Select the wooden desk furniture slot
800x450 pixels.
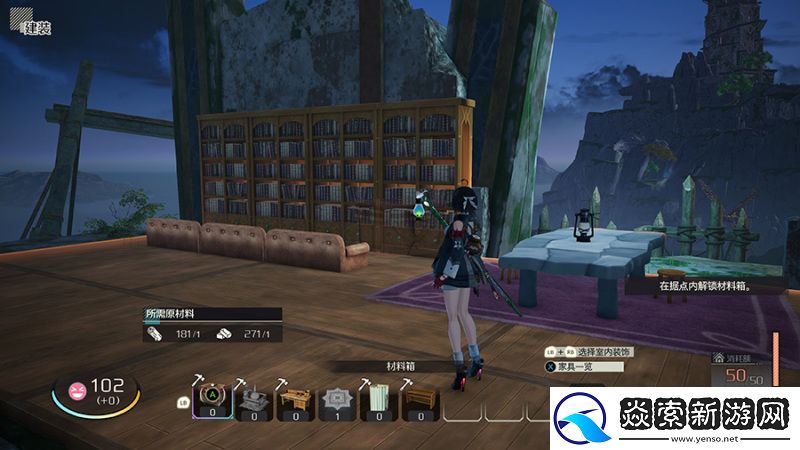tap(293, 401)
